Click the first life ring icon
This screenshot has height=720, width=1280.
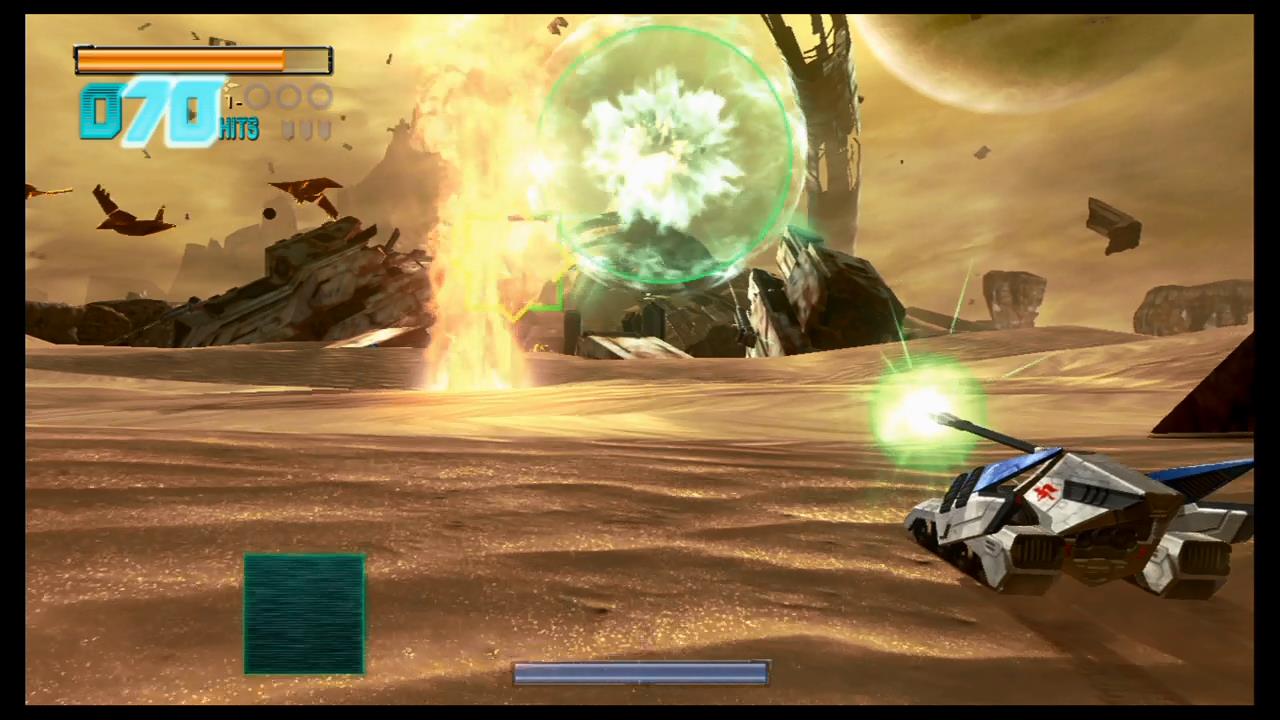257,97
